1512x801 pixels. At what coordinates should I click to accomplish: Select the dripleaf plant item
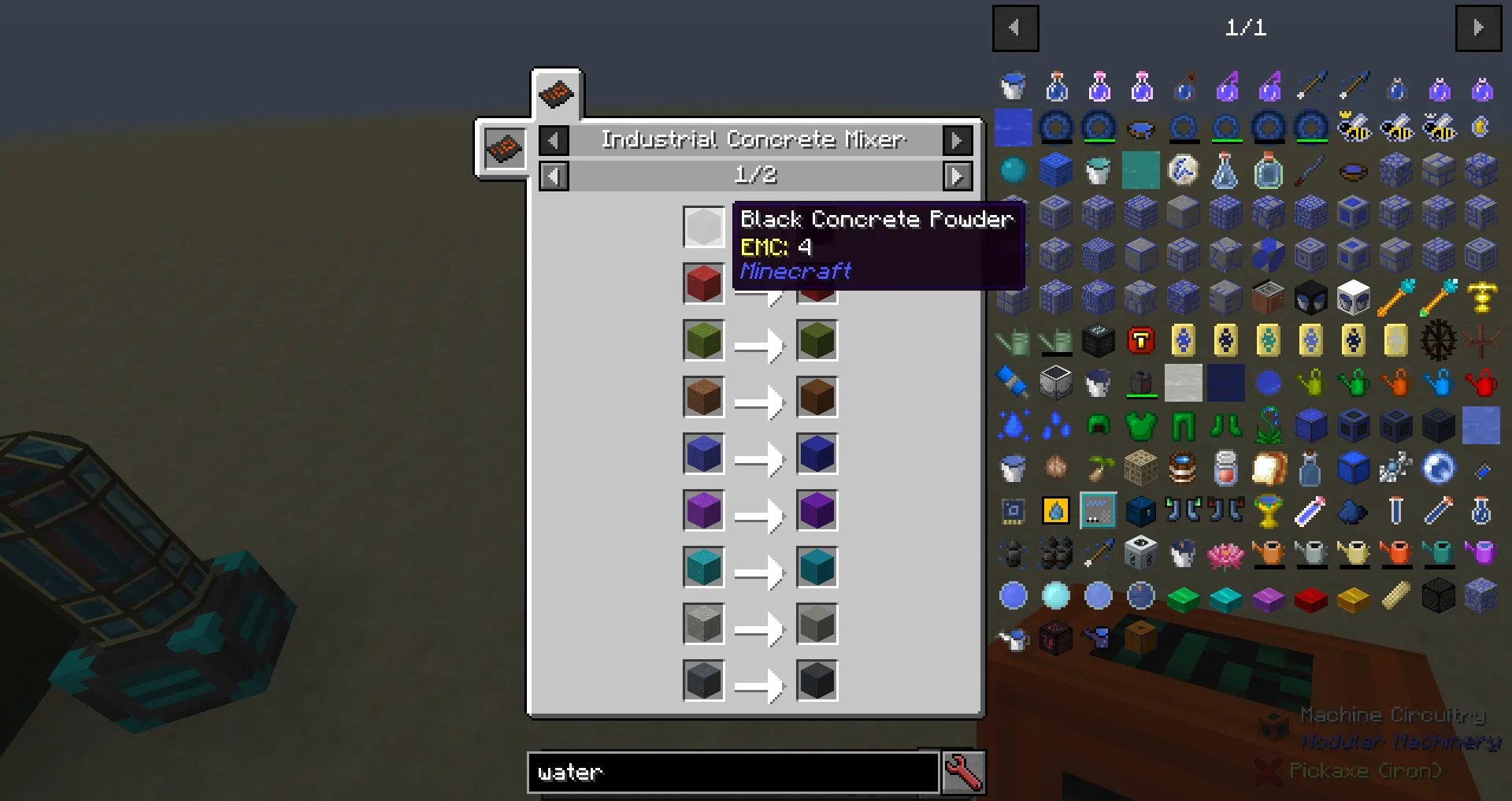pos(1269,426)
